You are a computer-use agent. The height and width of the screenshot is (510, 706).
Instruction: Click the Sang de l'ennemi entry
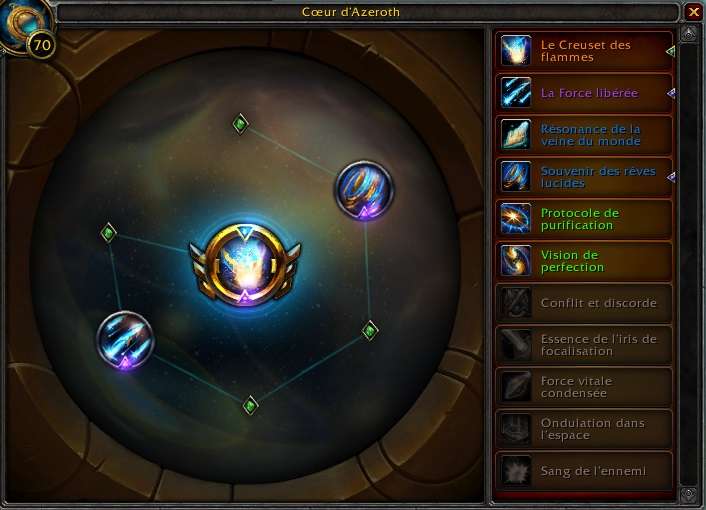click(583, 471)
